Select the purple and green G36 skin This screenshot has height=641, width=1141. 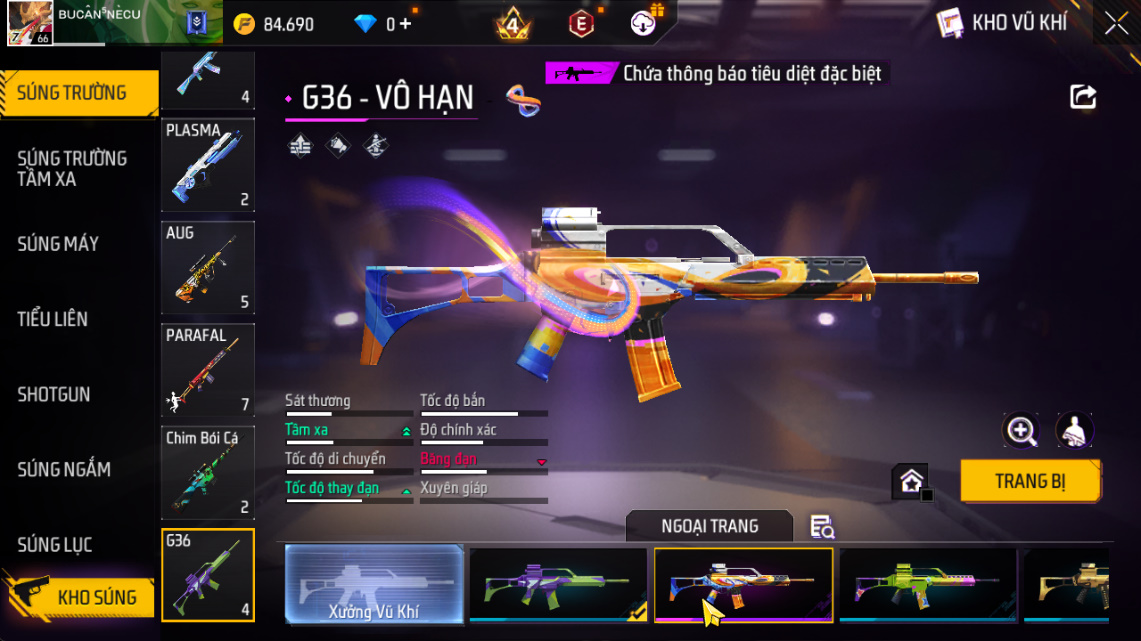click(x=558, y=585)
